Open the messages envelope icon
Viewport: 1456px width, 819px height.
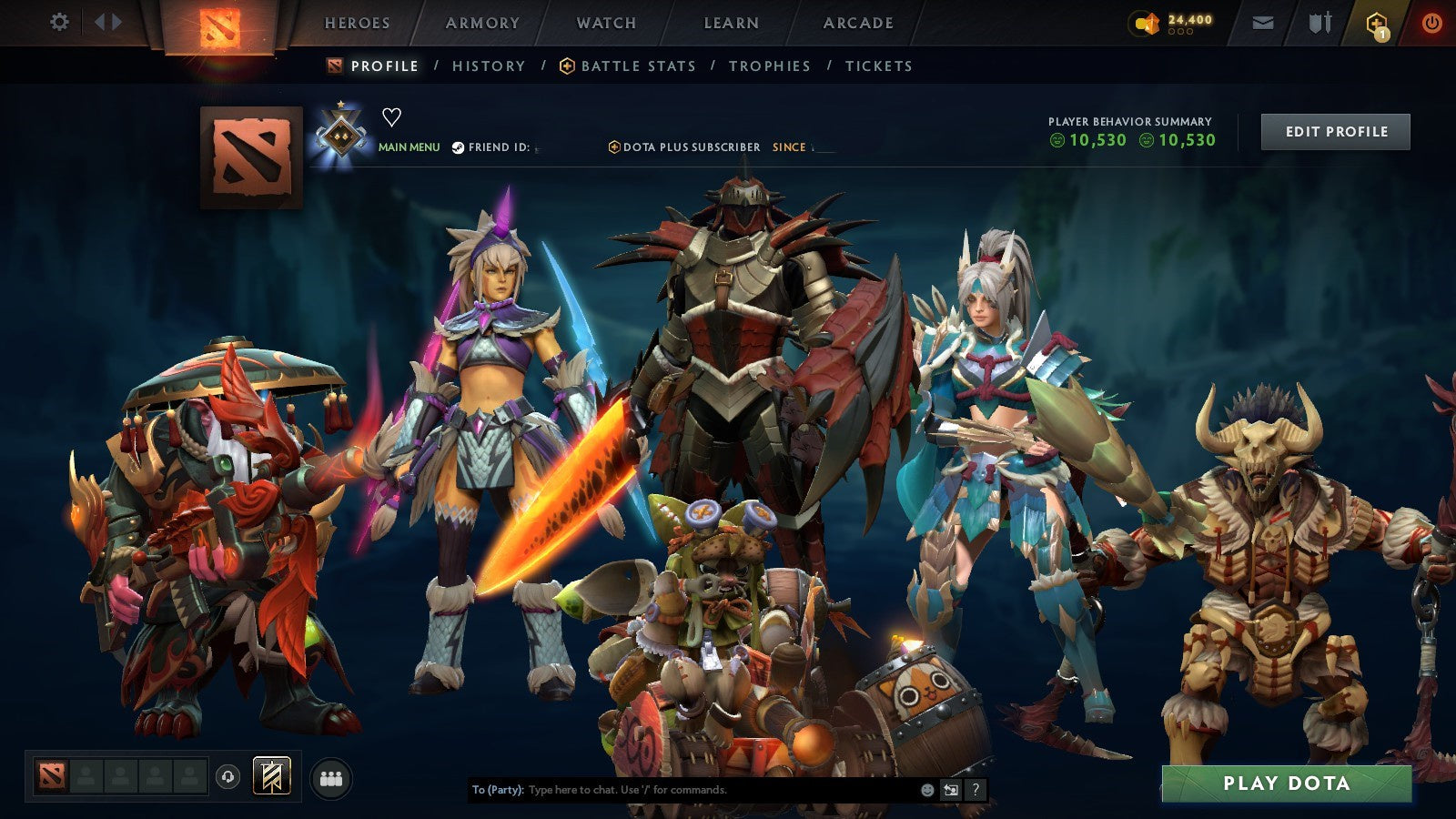point(1261,22)
